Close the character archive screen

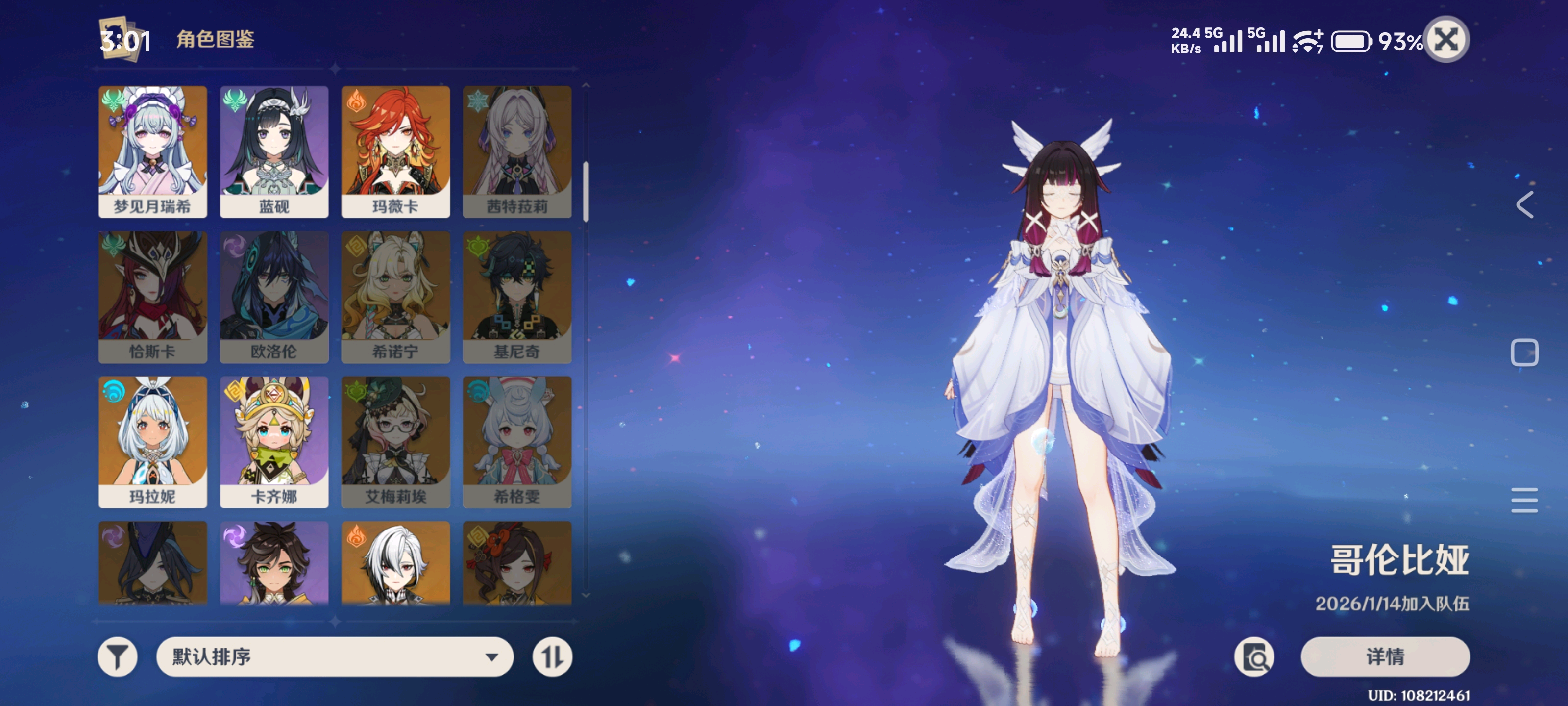point(1446,40)
